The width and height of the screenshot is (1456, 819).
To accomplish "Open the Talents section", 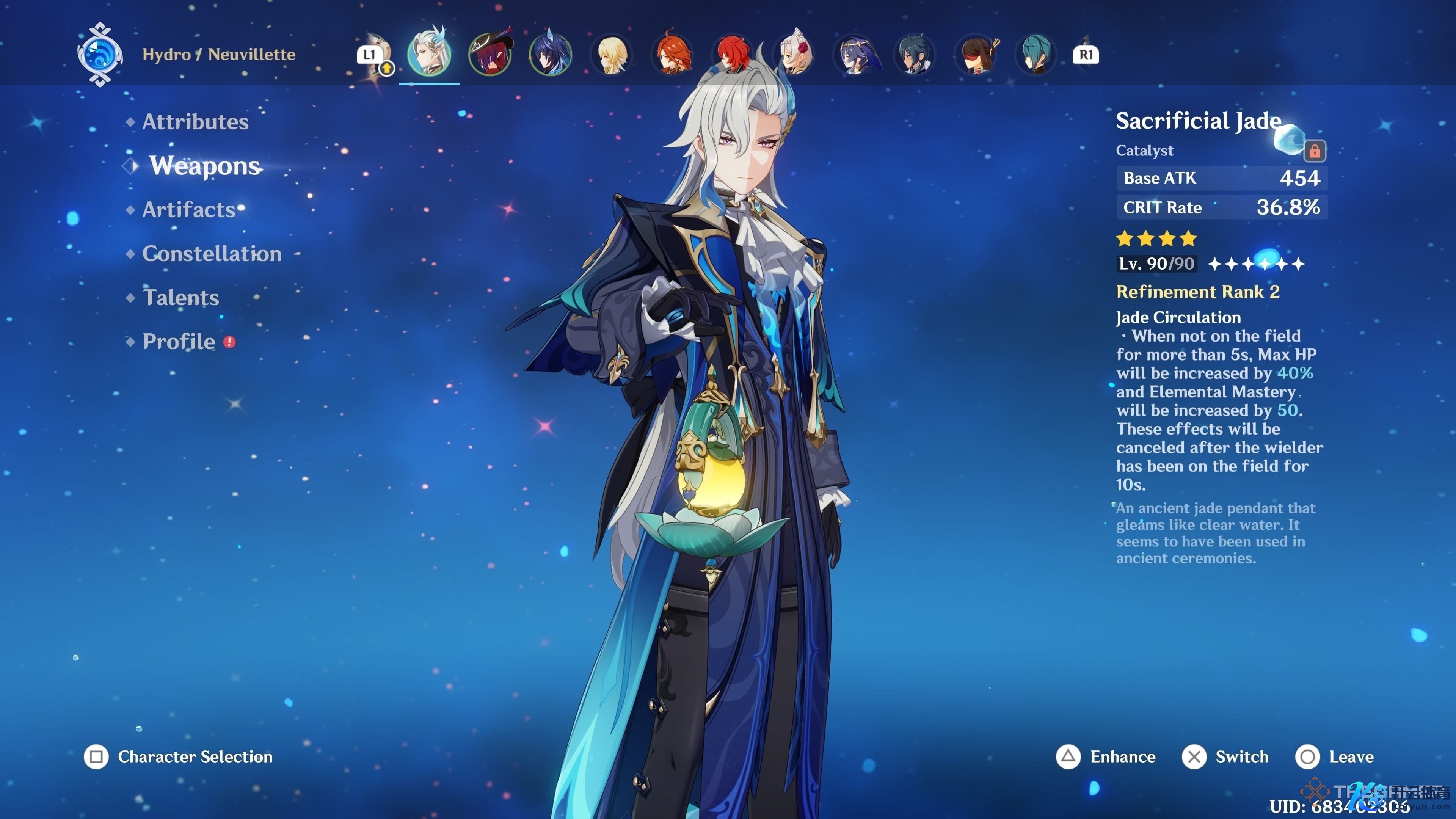I will [181, 298].
